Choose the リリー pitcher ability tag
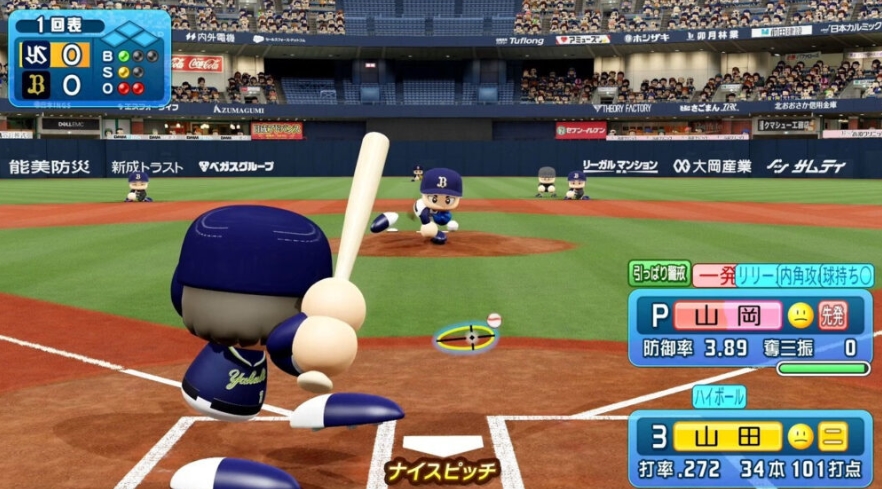 point(755,276)
